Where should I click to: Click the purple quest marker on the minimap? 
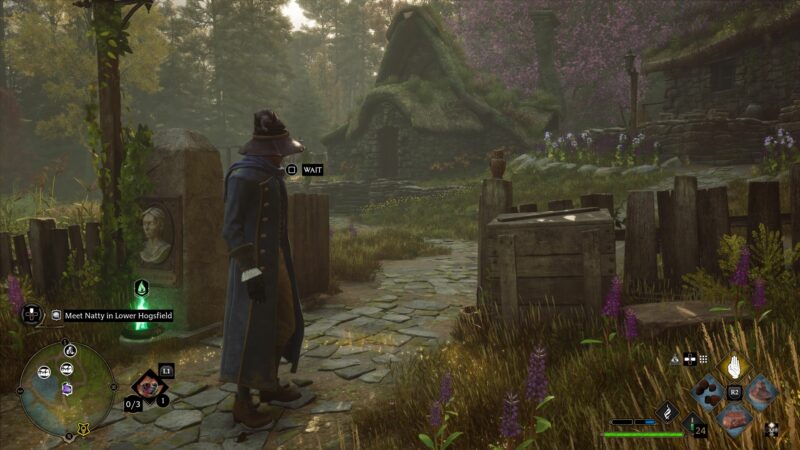tap(67, 388)
